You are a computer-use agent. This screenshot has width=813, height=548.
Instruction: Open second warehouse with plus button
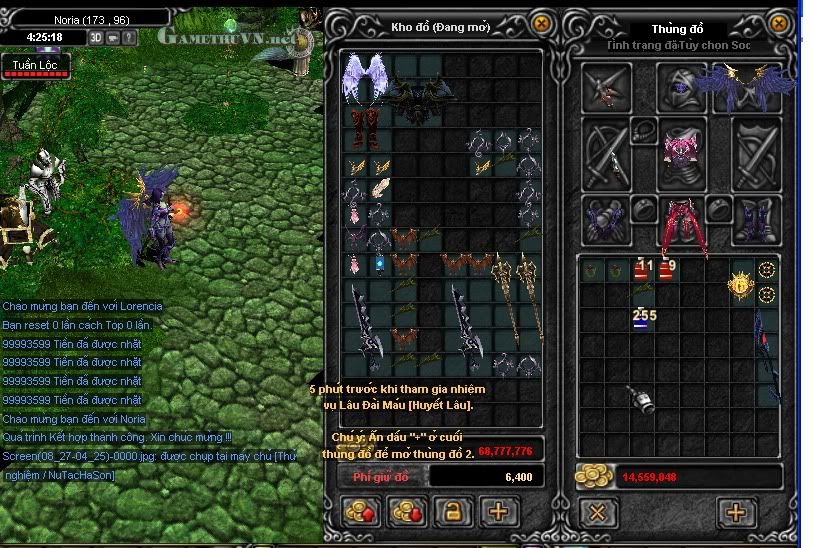click(498, 513)
